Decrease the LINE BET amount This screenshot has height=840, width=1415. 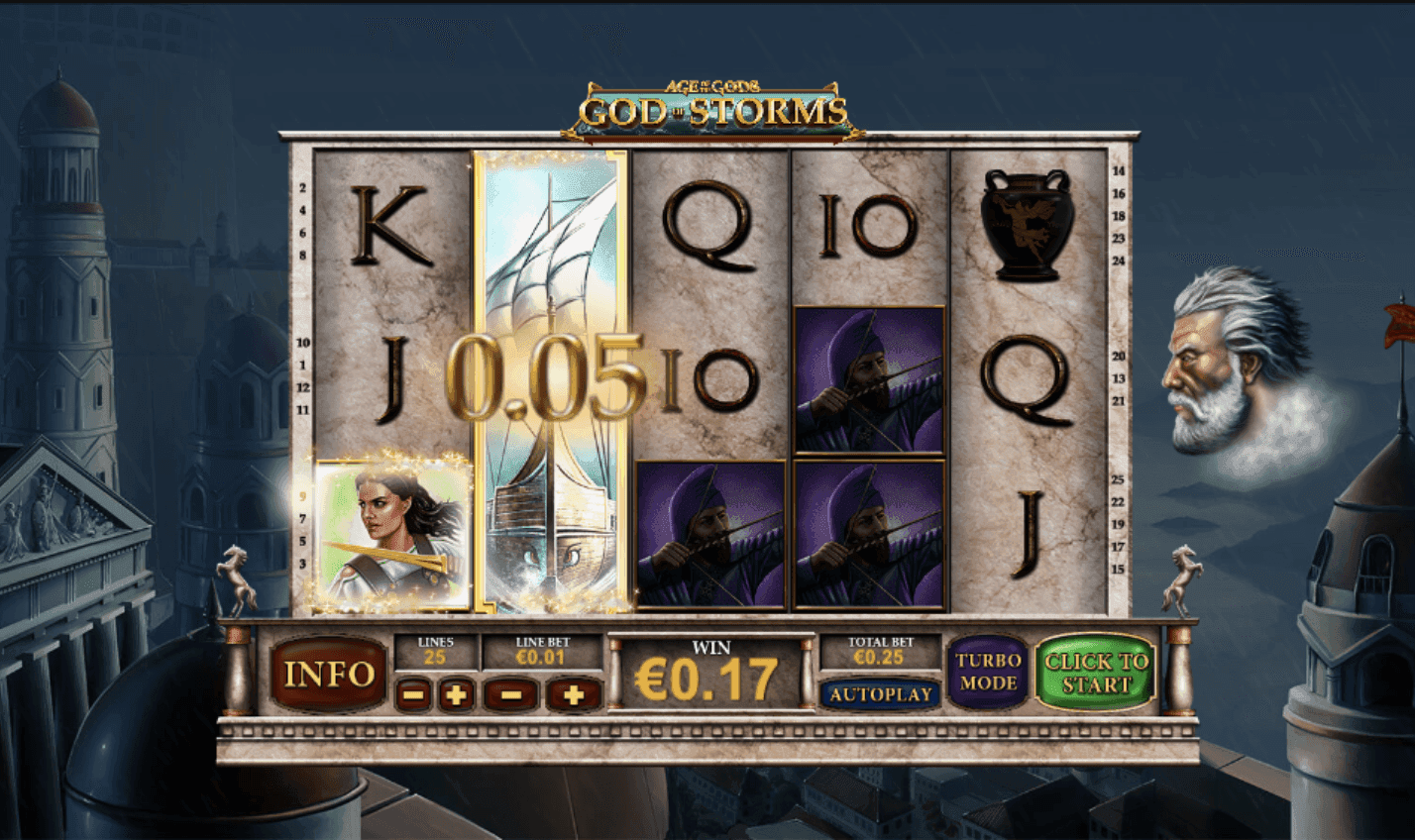(510, 696)
